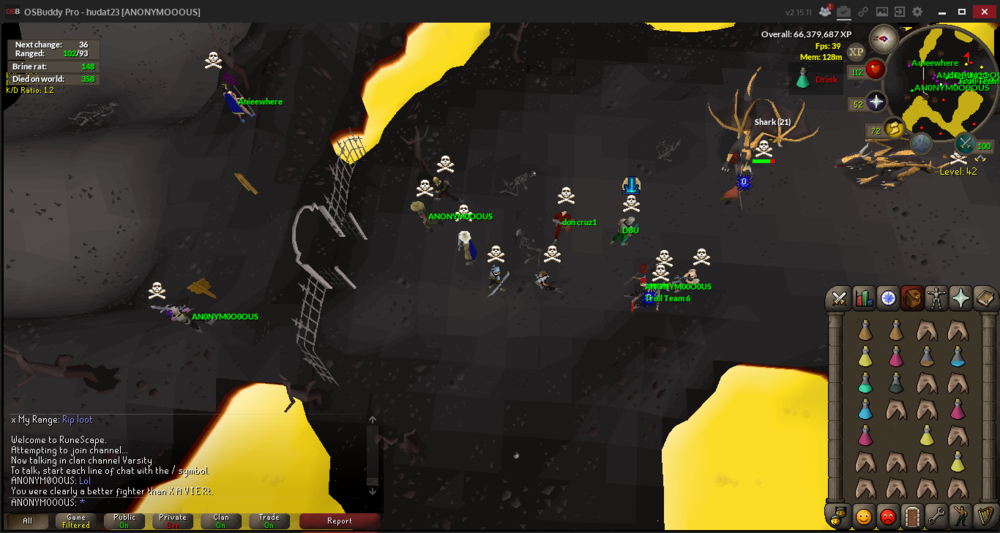This screenshot has height=533, width=1000.
Task: Open the Music Player harp tab
Action: pyautogui.click(x=984, y=516)
